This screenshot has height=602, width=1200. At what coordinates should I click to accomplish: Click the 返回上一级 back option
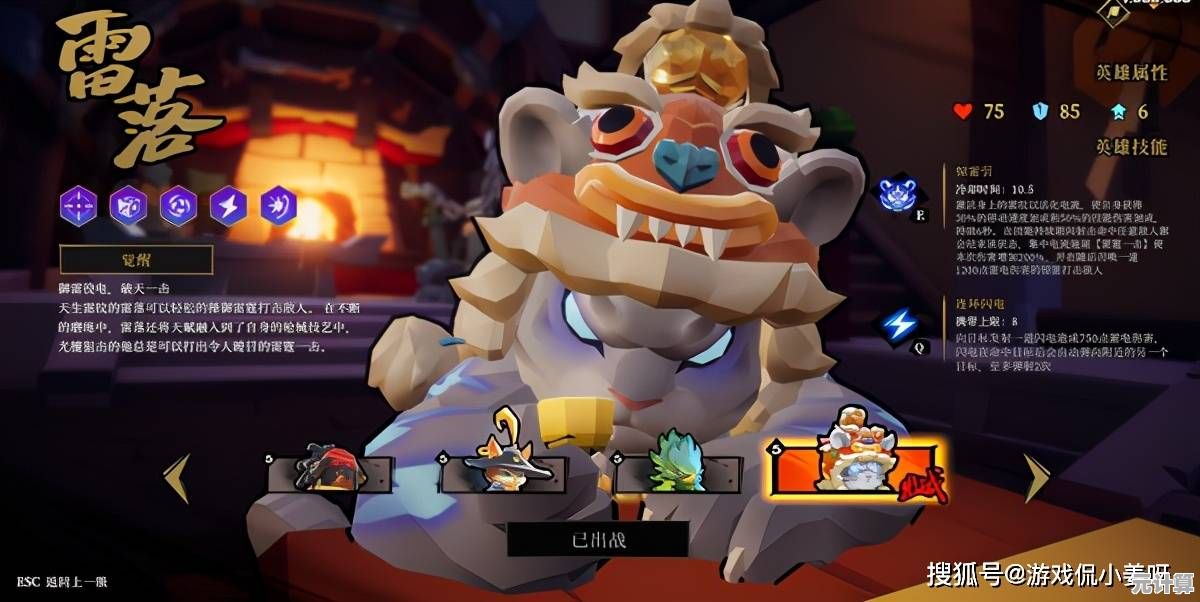pyautogui.click(x=61, y=581)
